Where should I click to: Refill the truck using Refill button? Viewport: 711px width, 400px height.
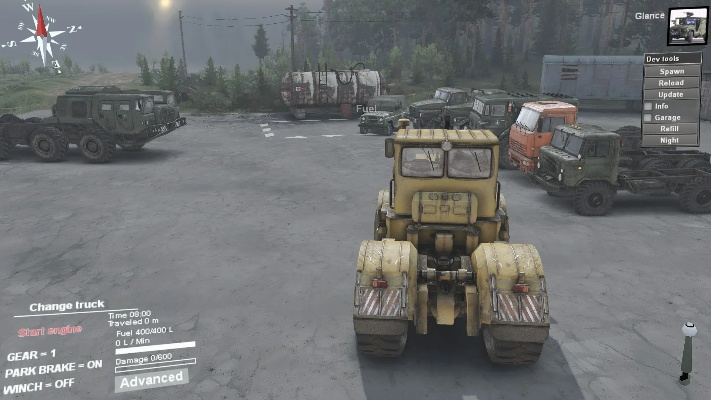point(672,129)
